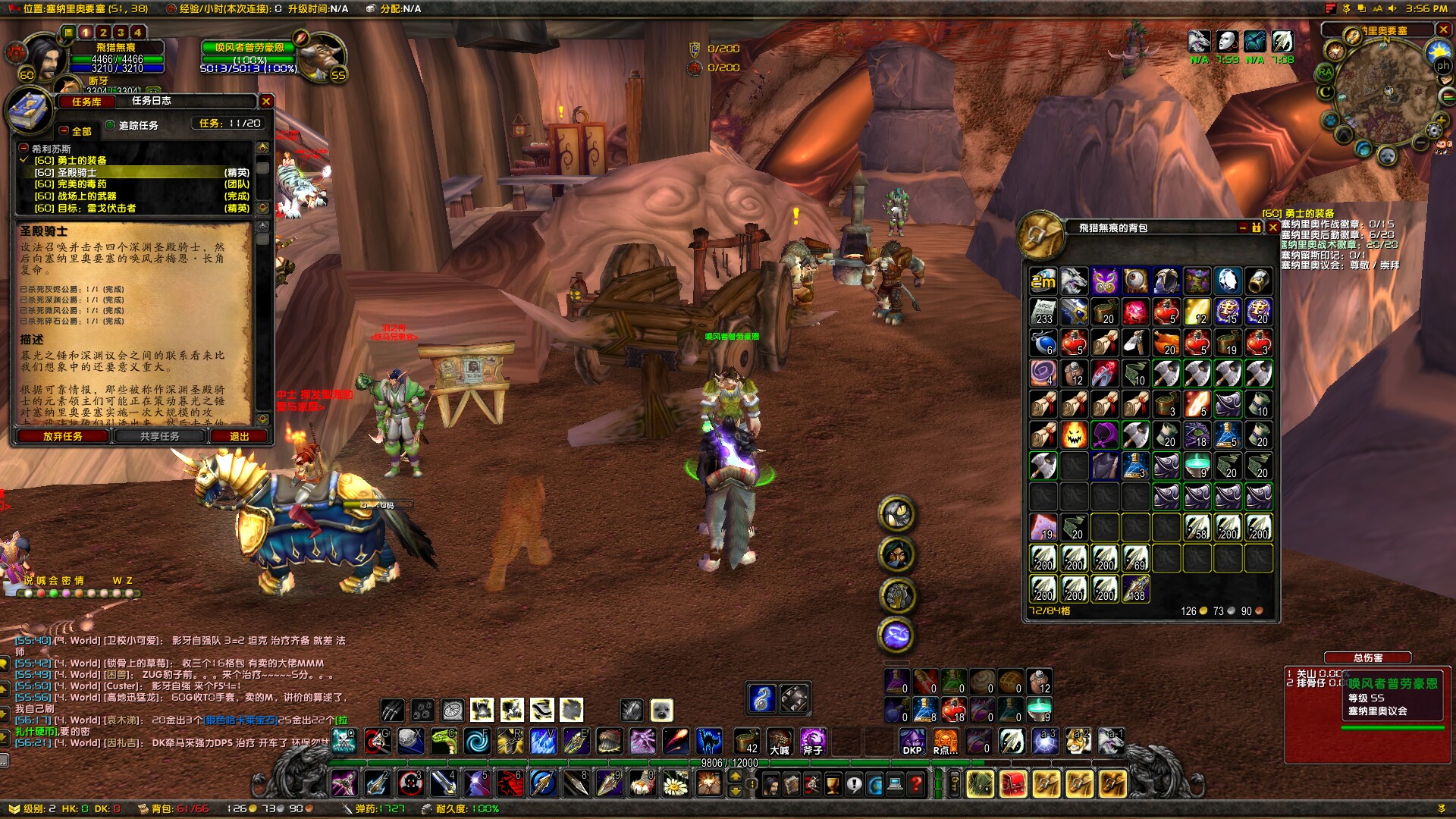Click the ability icon showing 42 charges

pyautogui.click(x=746, y=741)
